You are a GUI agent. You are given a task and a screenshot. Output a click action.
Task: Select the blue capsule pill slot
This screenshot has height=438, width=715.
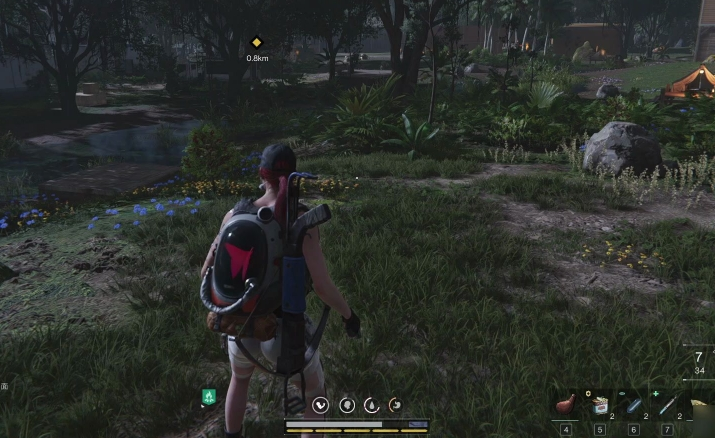tap(634, 403)
